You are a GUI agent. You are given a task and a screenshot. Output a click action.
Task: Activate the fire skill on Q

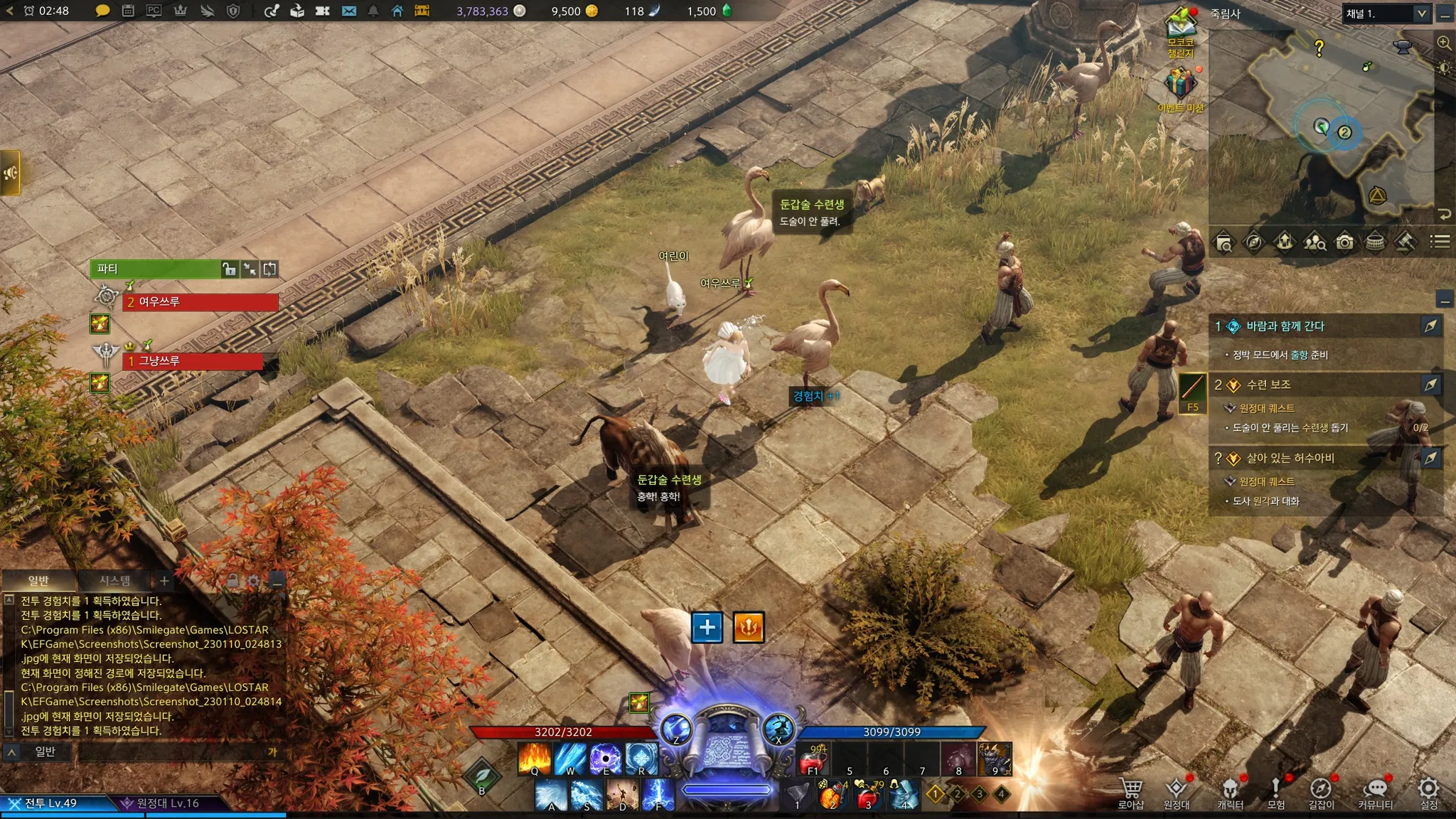[535, 759]
